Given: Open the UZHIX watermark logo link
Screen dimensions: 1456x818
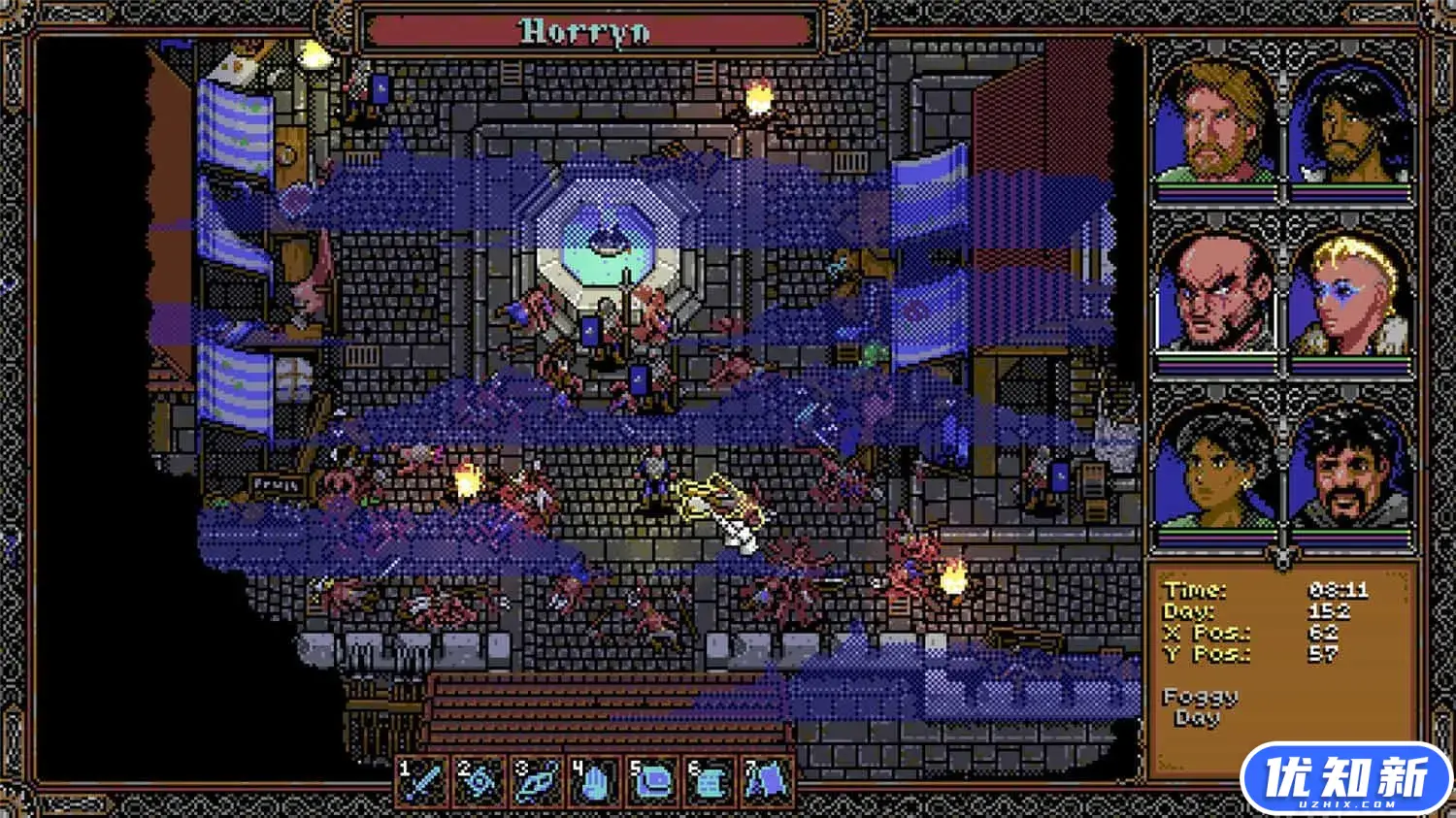Looking at the screenshot, I should (1345, 778).
